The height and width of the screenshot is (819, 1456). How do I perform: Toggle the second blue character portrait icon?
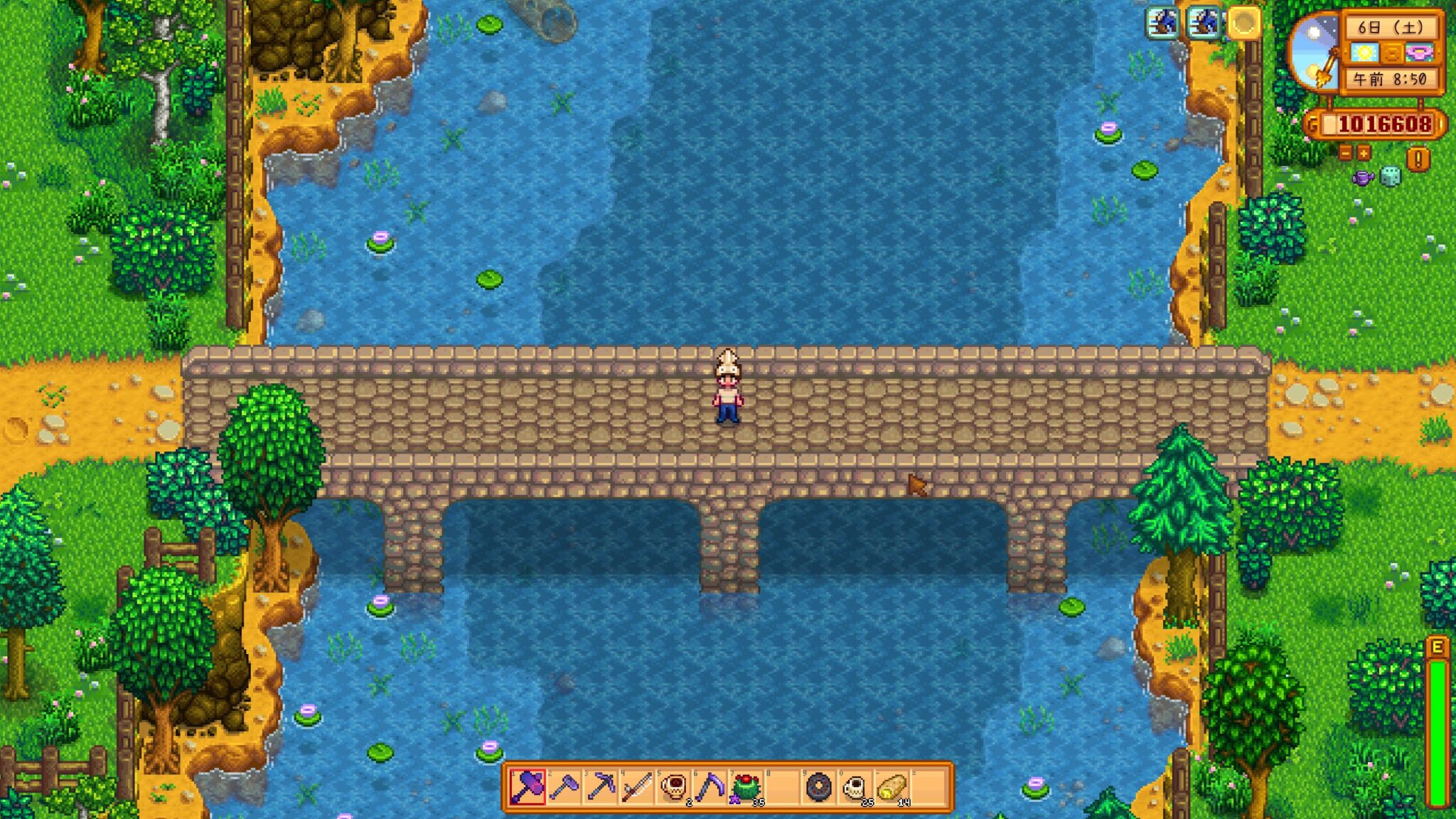[x=1202, y=23]
